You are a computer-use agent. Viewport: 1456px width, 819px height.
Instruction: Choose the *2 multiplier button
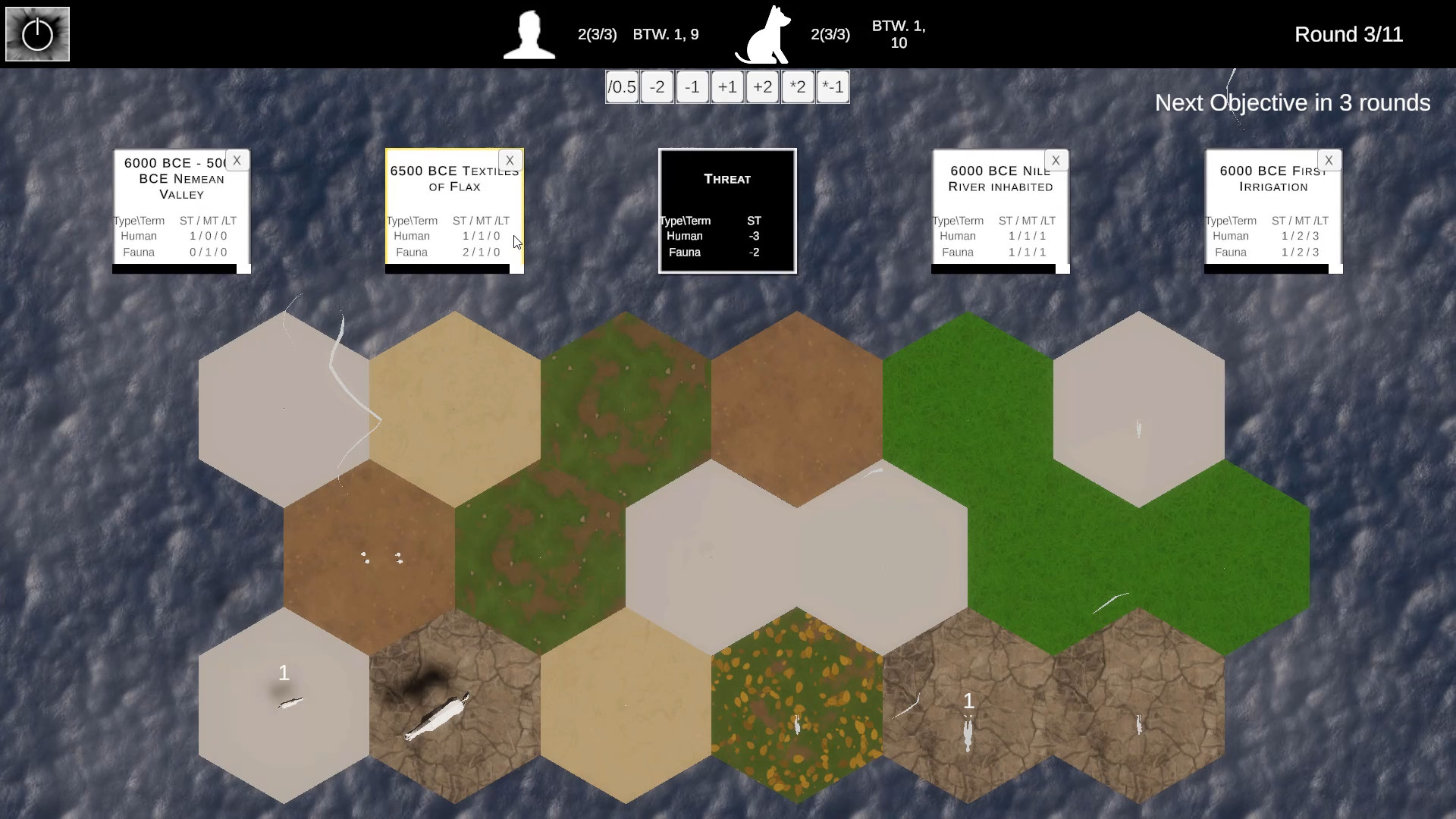[x=797, y=87]
